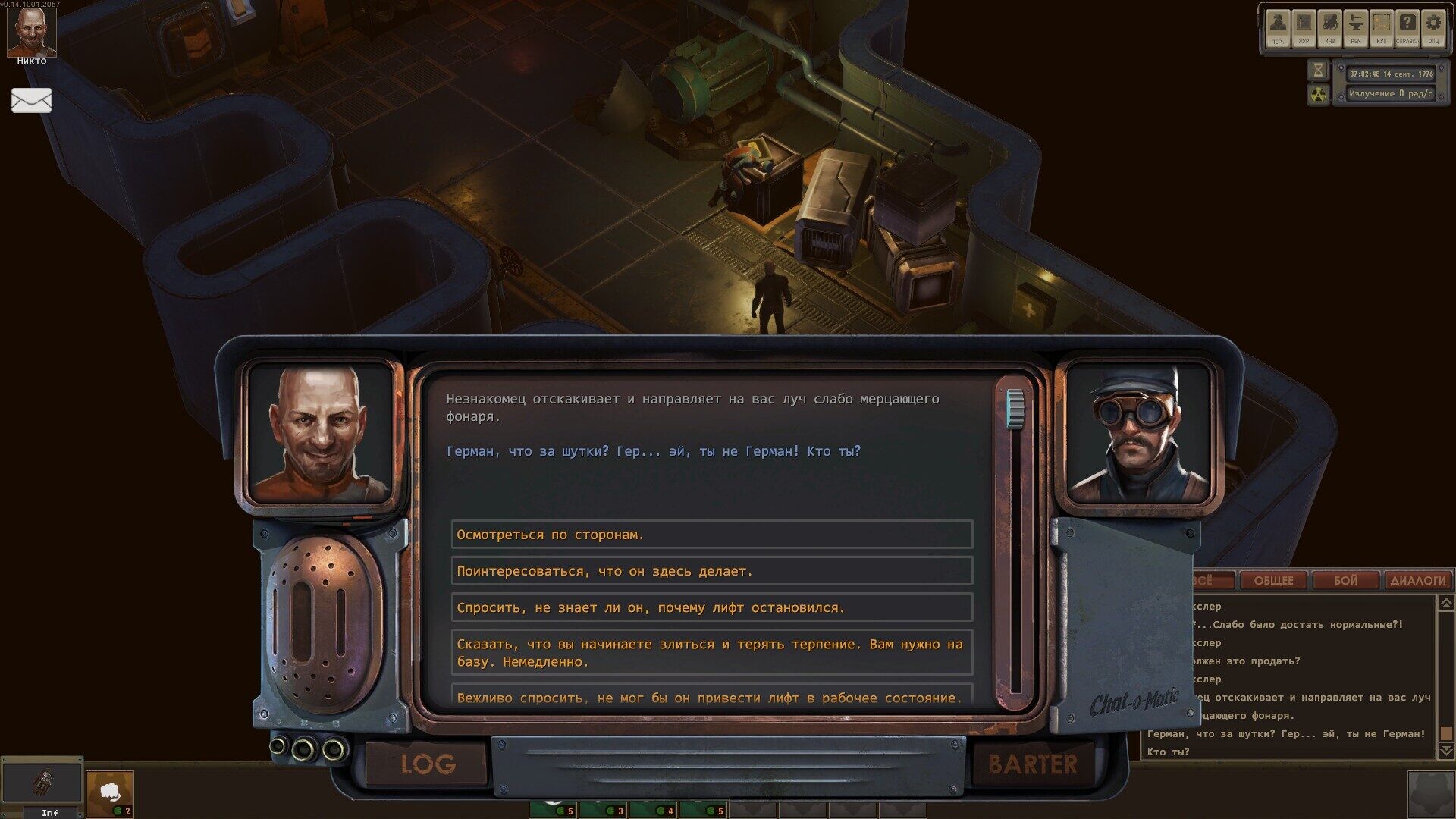Open the inventory (ИНВ) bag icon
The height and width of the screenshot is (819, 1456).
tap(1330, 26)
